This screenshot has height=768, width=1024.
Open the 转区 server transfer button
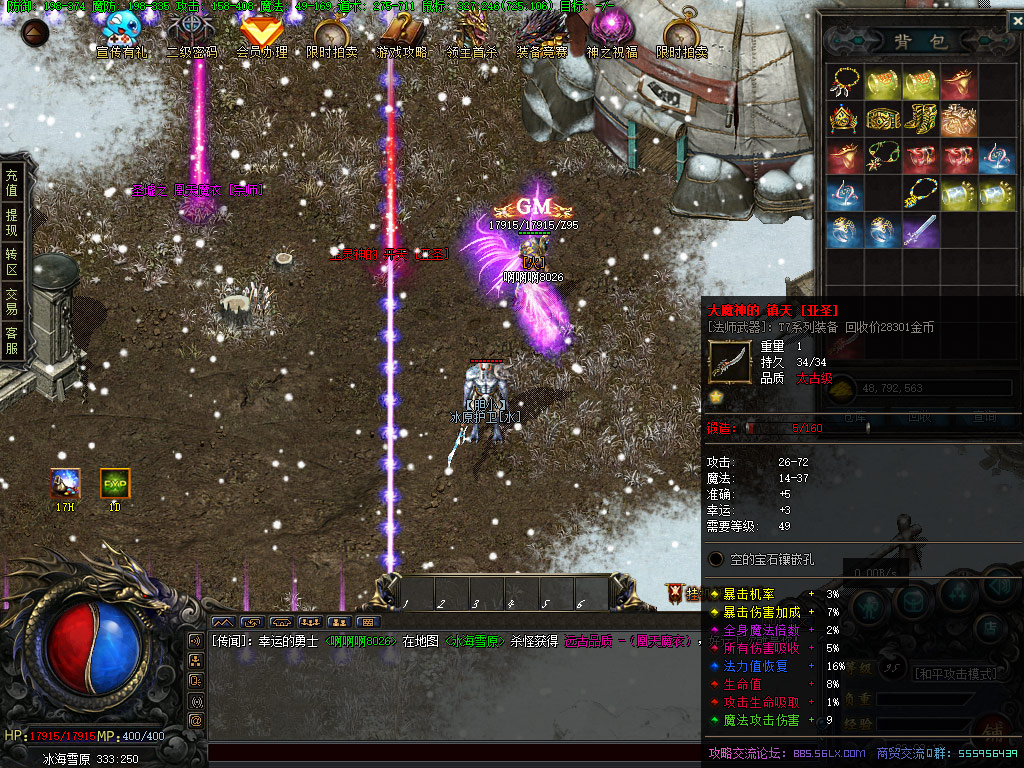click(x=12, y=263)
